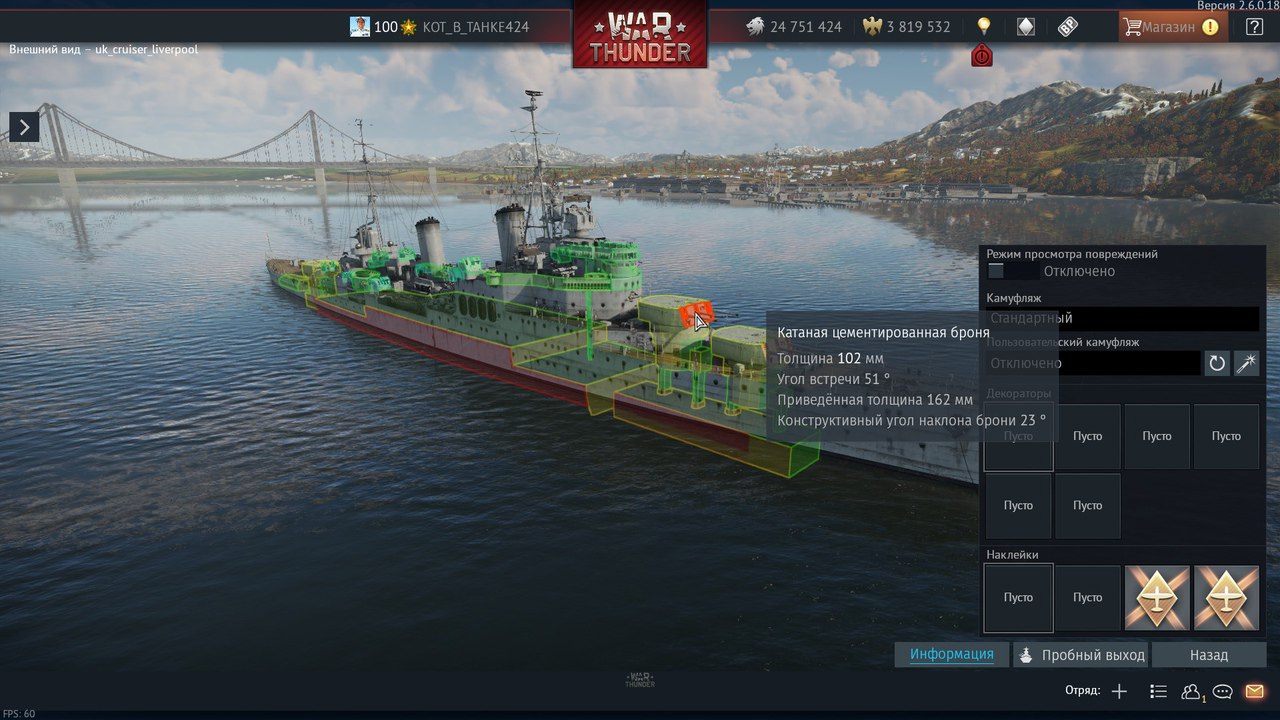Image resolution: width=1280 pixels, height=720 pixels.
Task: Open the user camouflage dropdown
Action: (1092, 363)
